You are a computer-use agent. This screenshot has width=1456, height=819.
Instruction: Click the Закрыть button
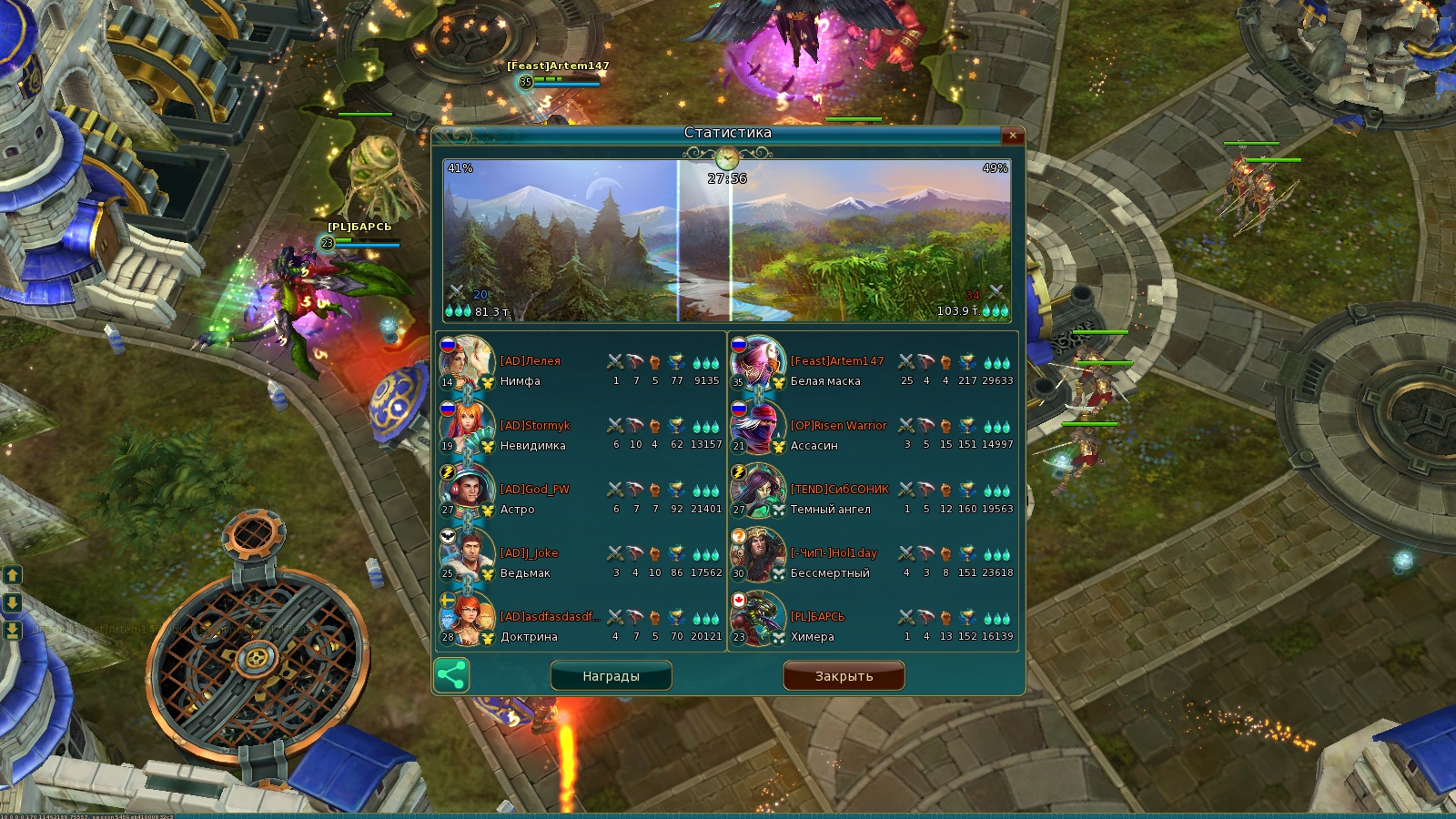point(844,676)
